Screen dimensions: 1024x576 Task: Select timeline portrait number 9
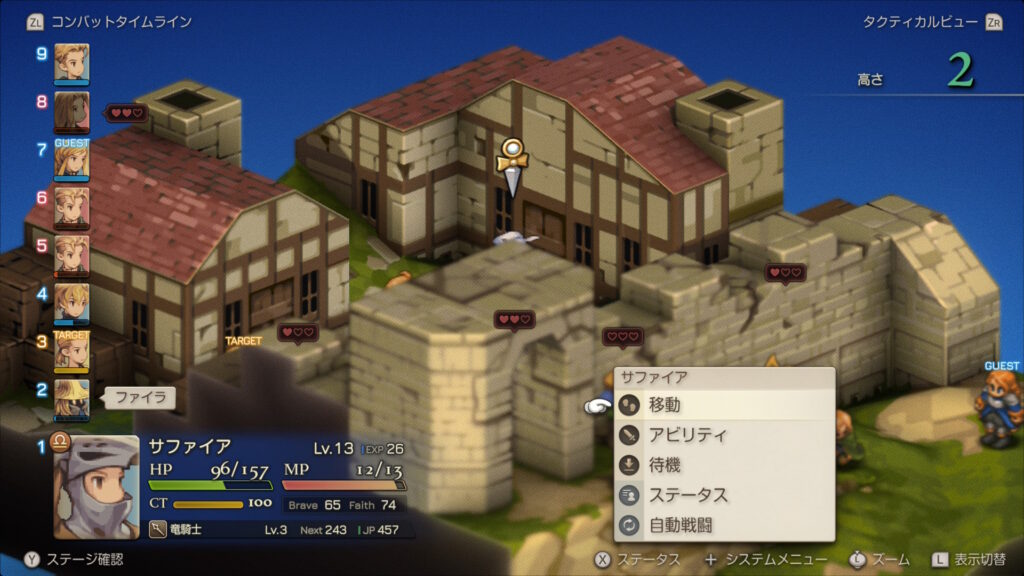pyautogui.click(x=71, y=62)
